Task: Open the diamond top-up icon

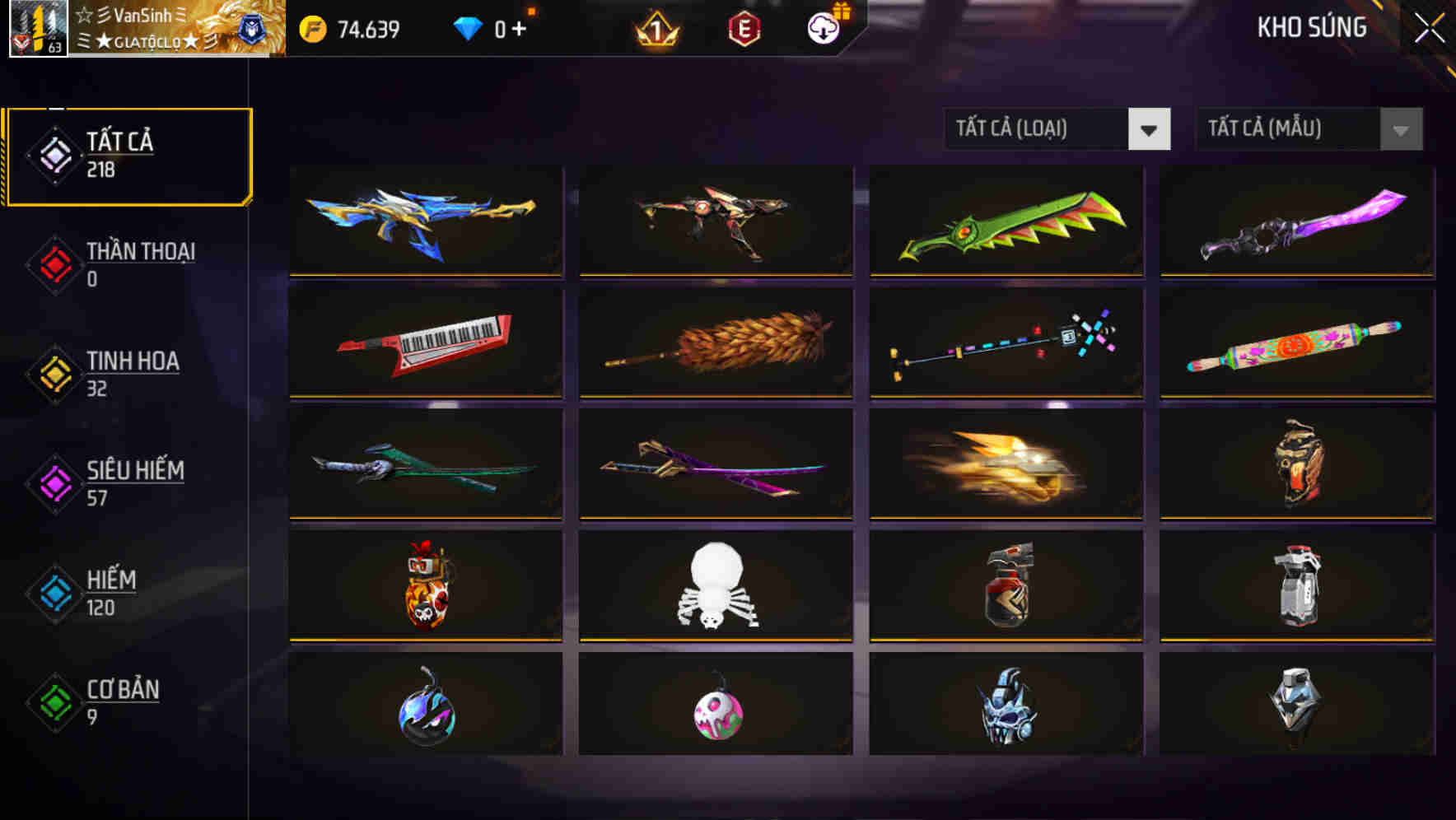Action: pyautogui.click(x=469, y=27)
